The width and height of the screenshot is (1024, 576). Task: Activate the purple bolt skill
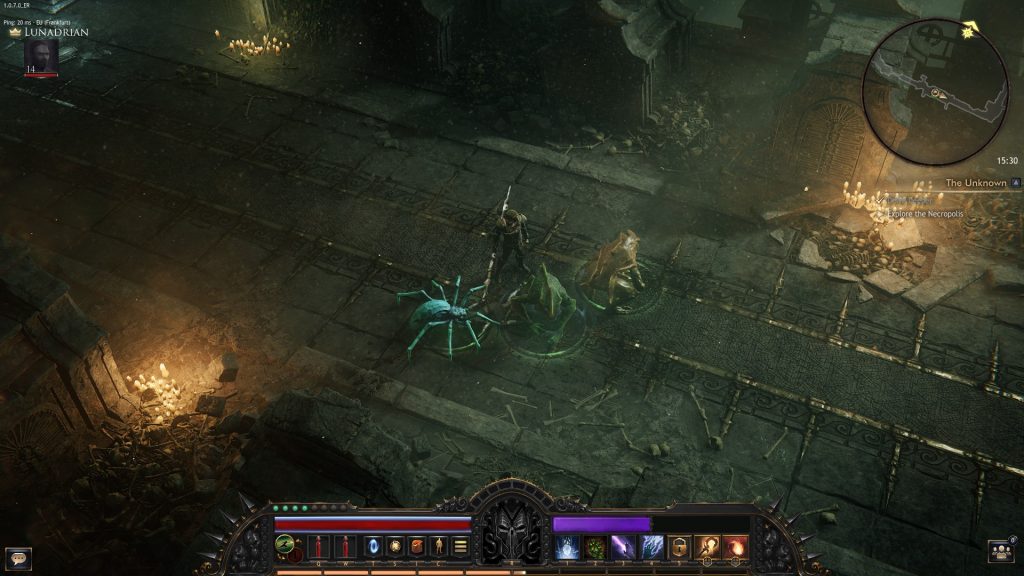point(624,547)
